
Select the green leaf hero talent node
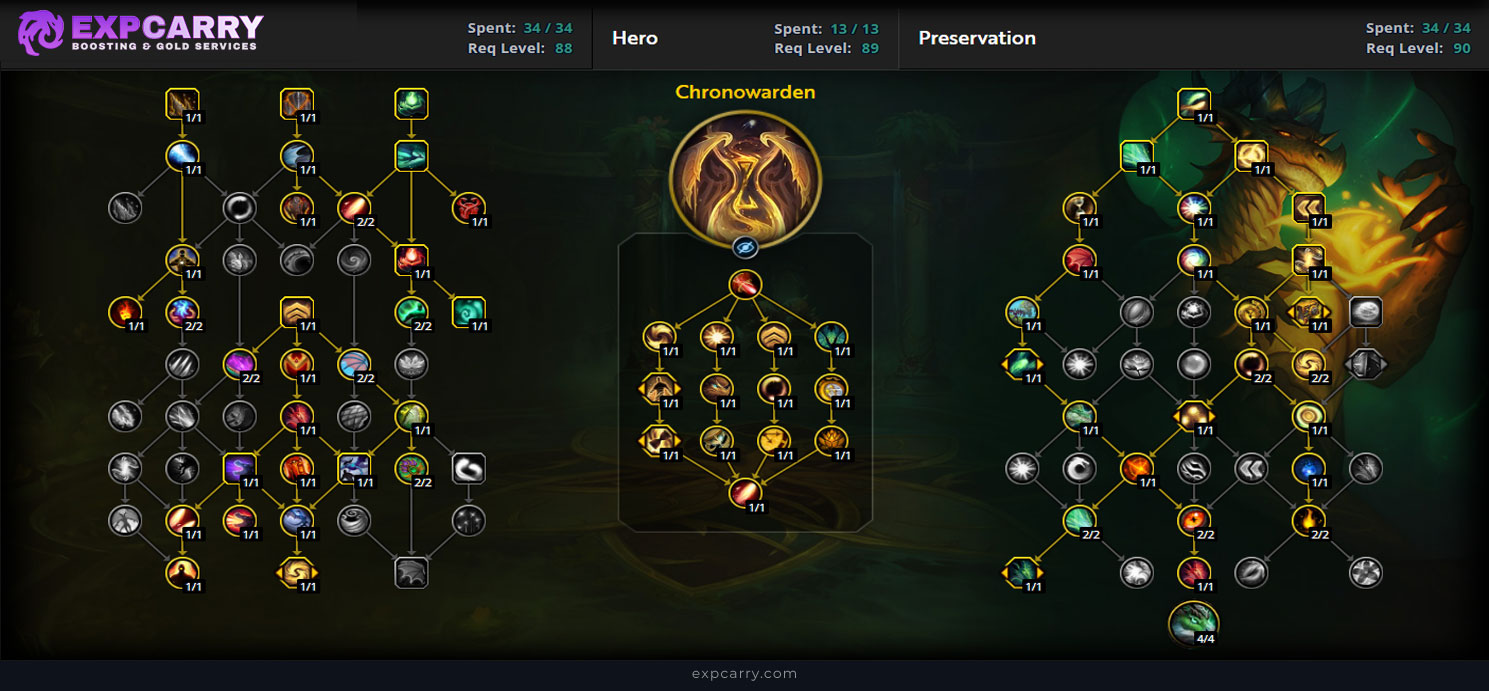tap(831, 335)
